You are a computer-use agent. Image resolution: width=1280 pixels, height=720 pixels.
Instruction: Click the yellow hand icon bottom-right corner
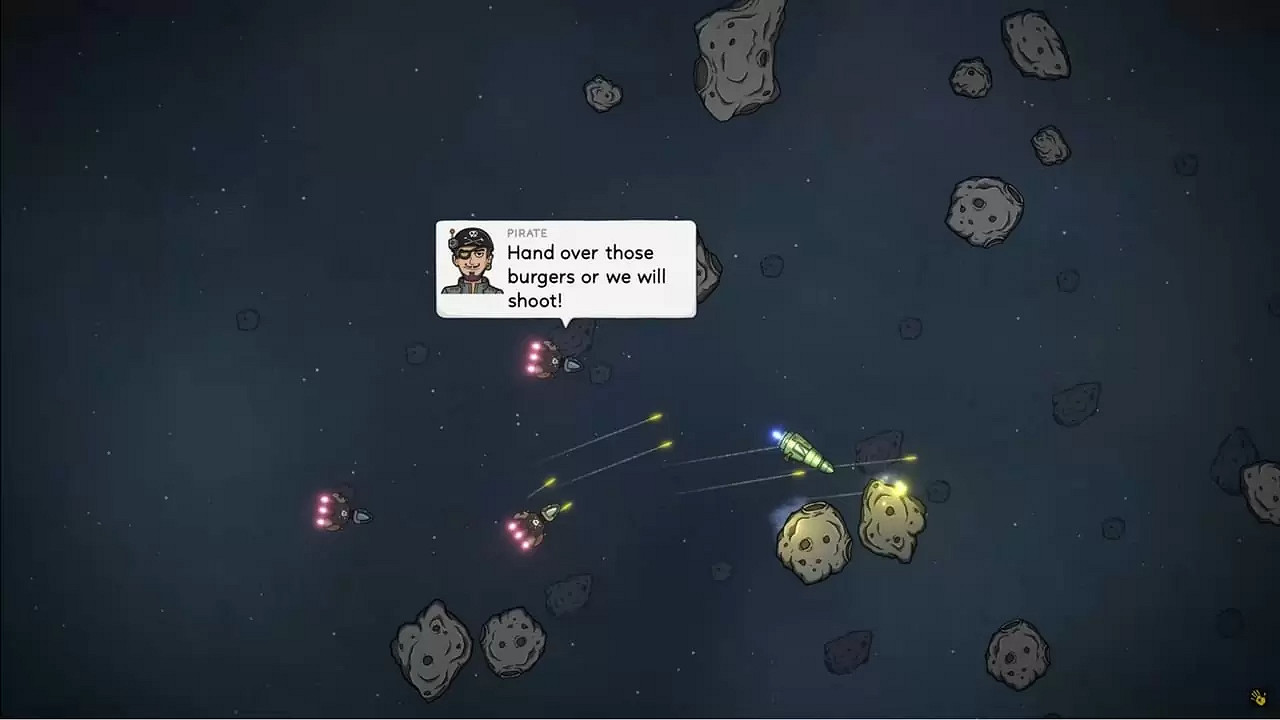tap(1257, 696)
